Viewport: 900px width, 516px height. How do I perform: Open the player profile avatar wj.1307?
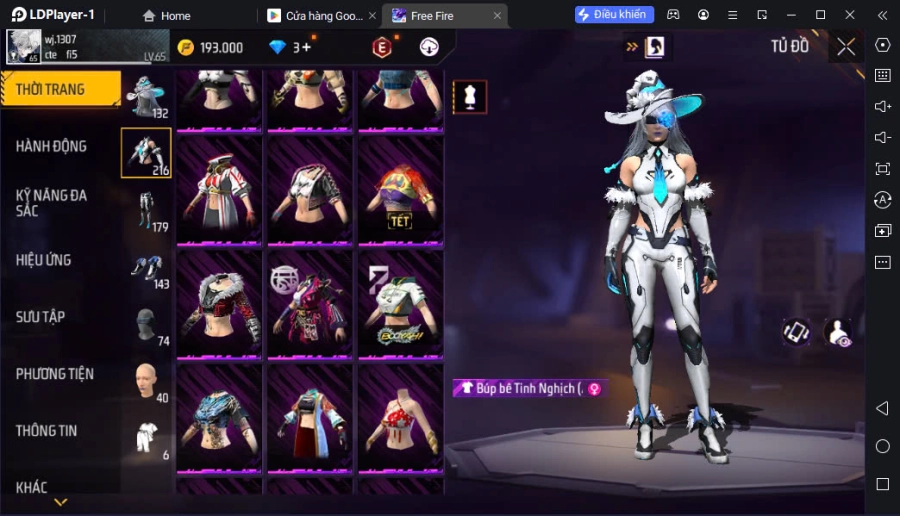(22, 47)
